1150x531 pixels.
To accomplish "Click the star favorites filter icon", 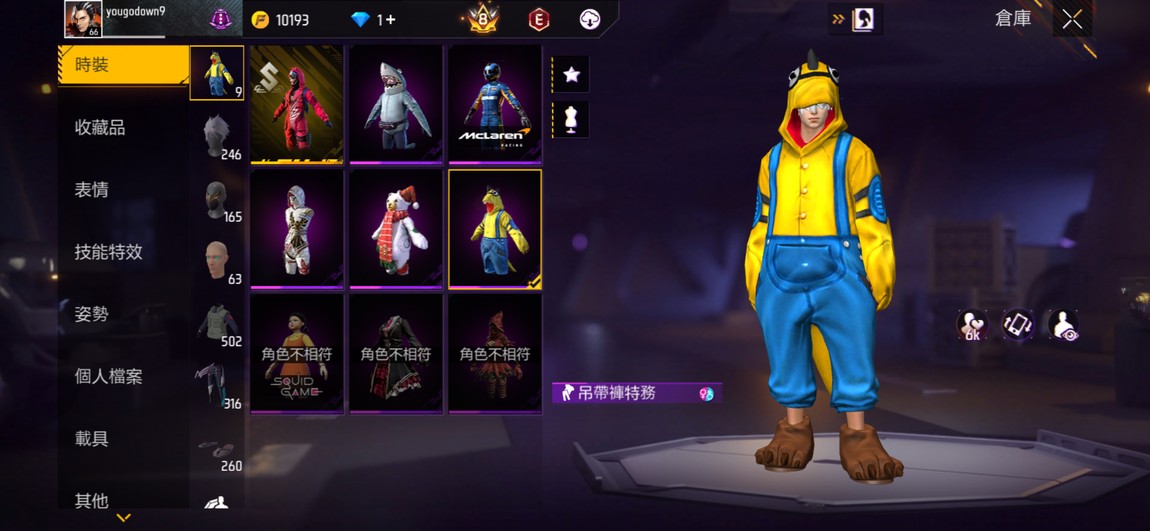I will coord(571,75).
